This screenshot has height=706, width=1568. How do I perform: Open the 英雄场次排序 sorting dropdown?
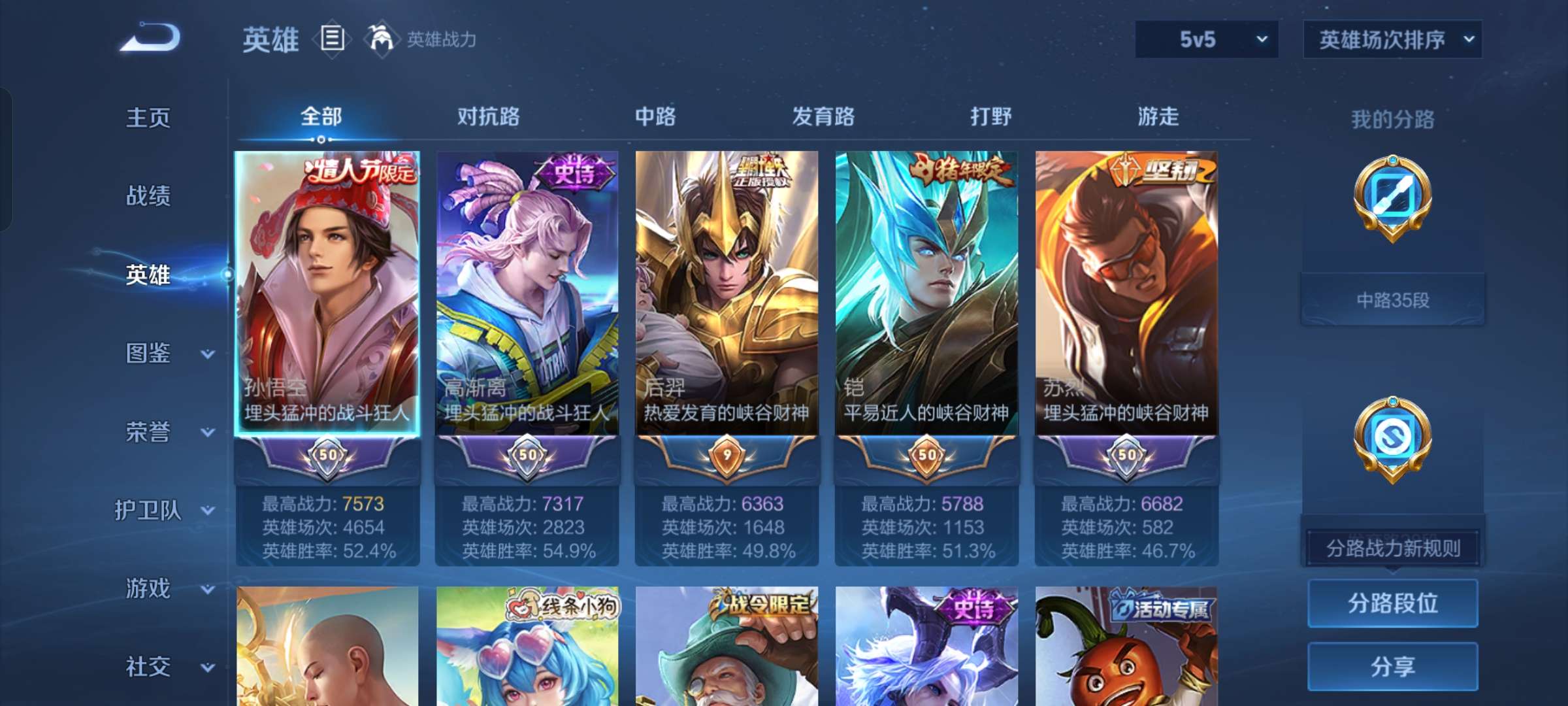click(1392, 39)
